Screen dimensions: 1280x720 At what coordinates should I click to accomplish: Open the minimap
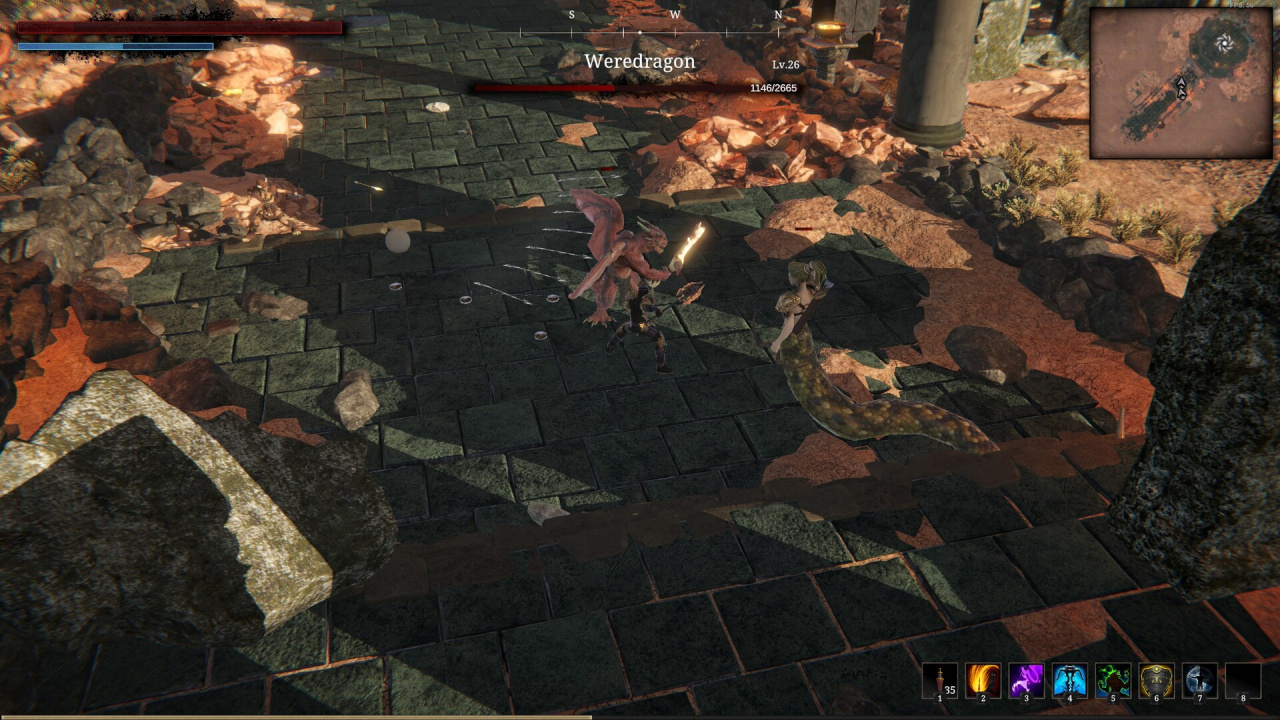click(1181, 84)
